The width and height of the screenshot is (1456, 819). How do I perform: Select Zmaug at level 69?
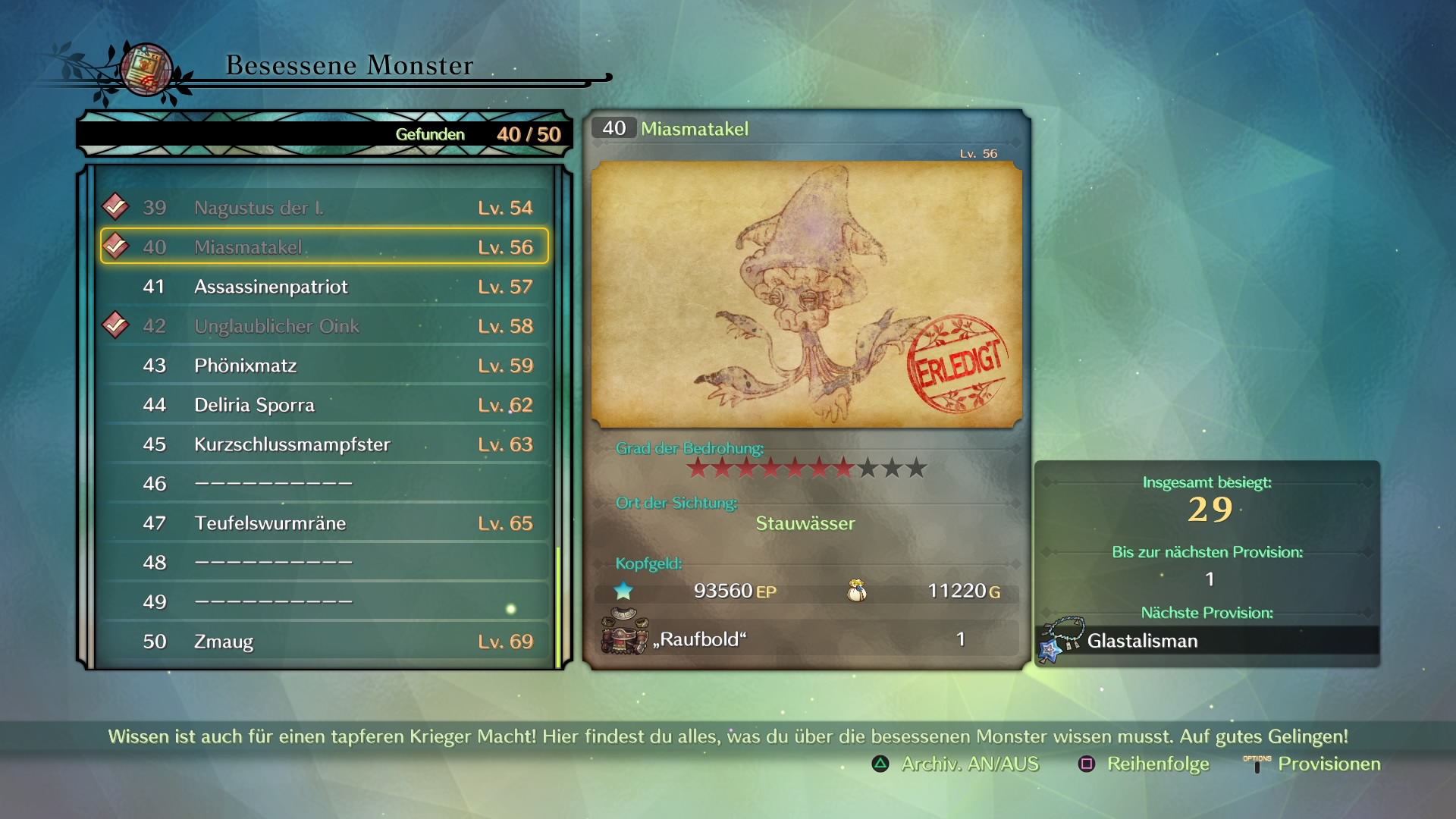point(325,642)
